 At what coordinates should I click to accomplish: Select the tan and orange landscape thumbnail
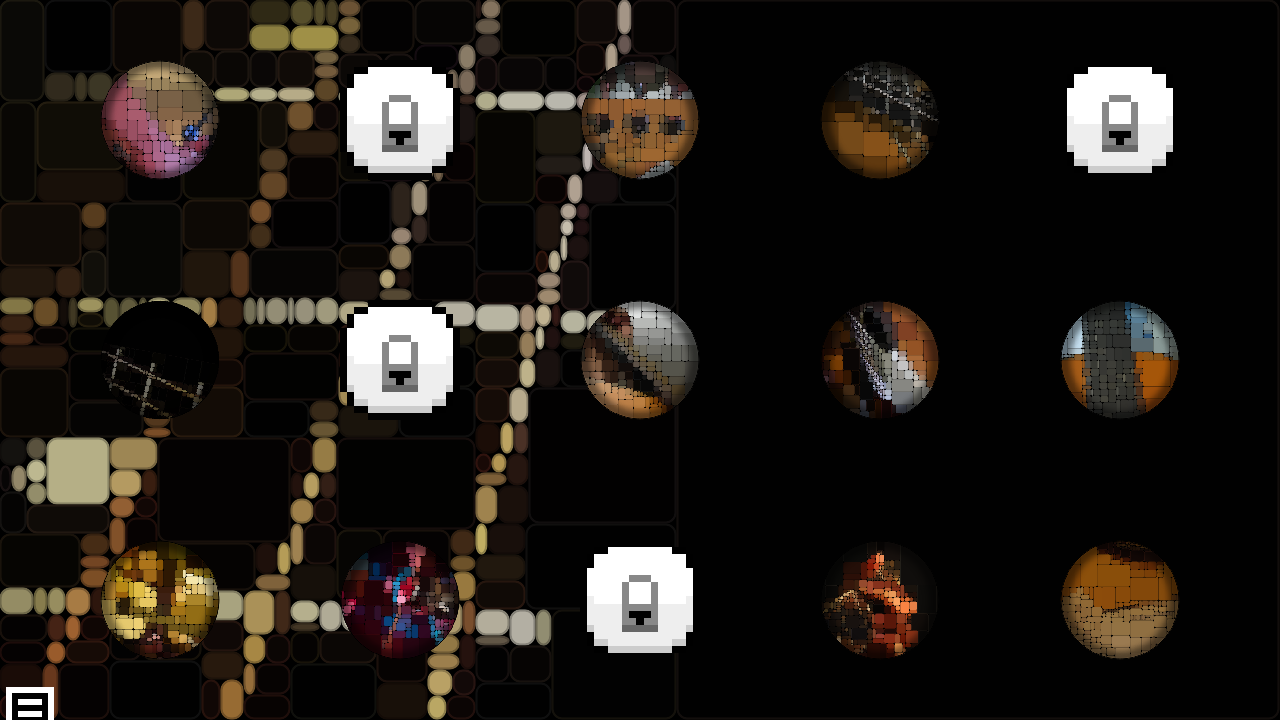[x=1120, y=600]
